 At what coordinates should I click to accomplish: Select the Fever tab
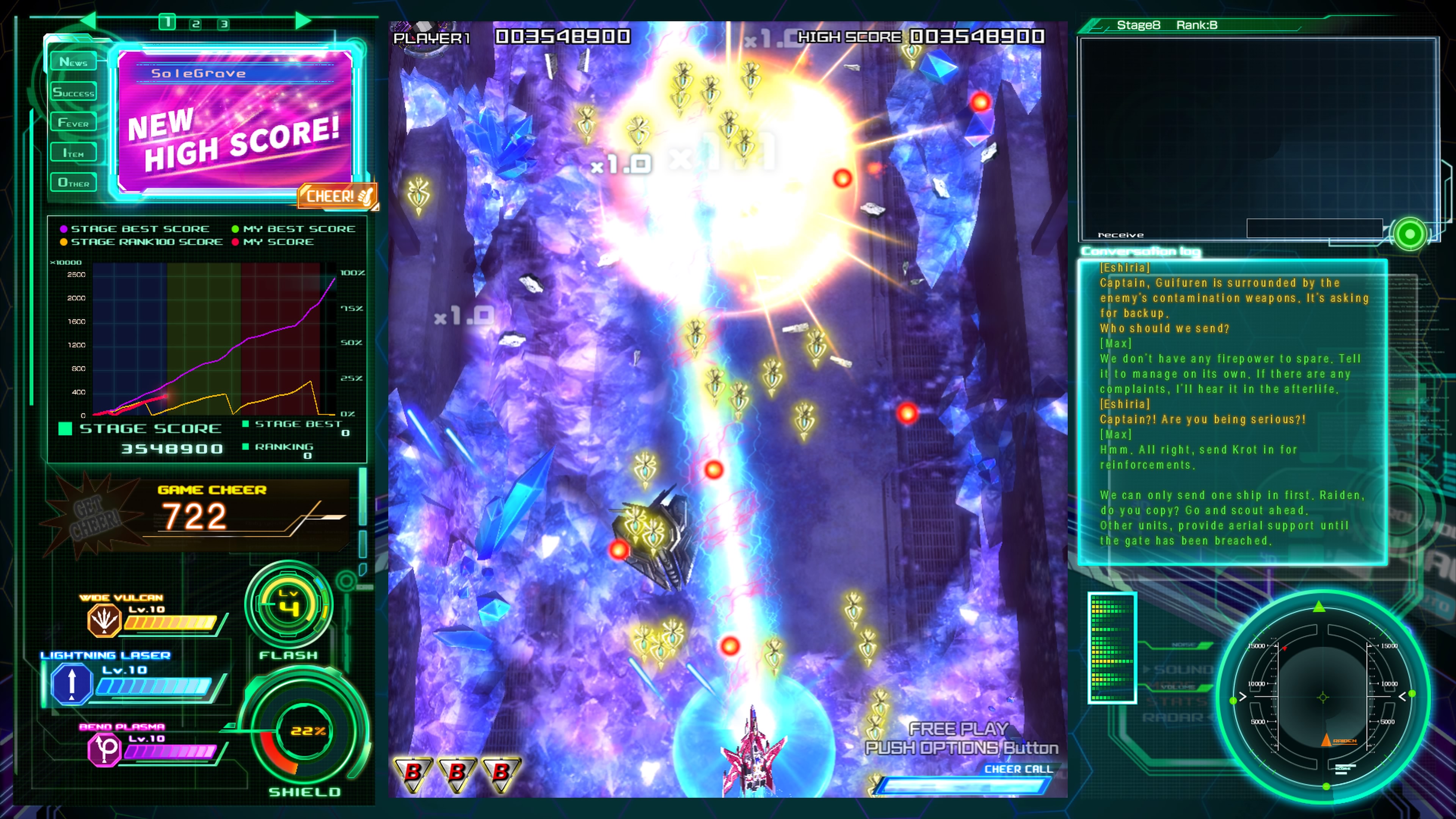click(74, 122)
